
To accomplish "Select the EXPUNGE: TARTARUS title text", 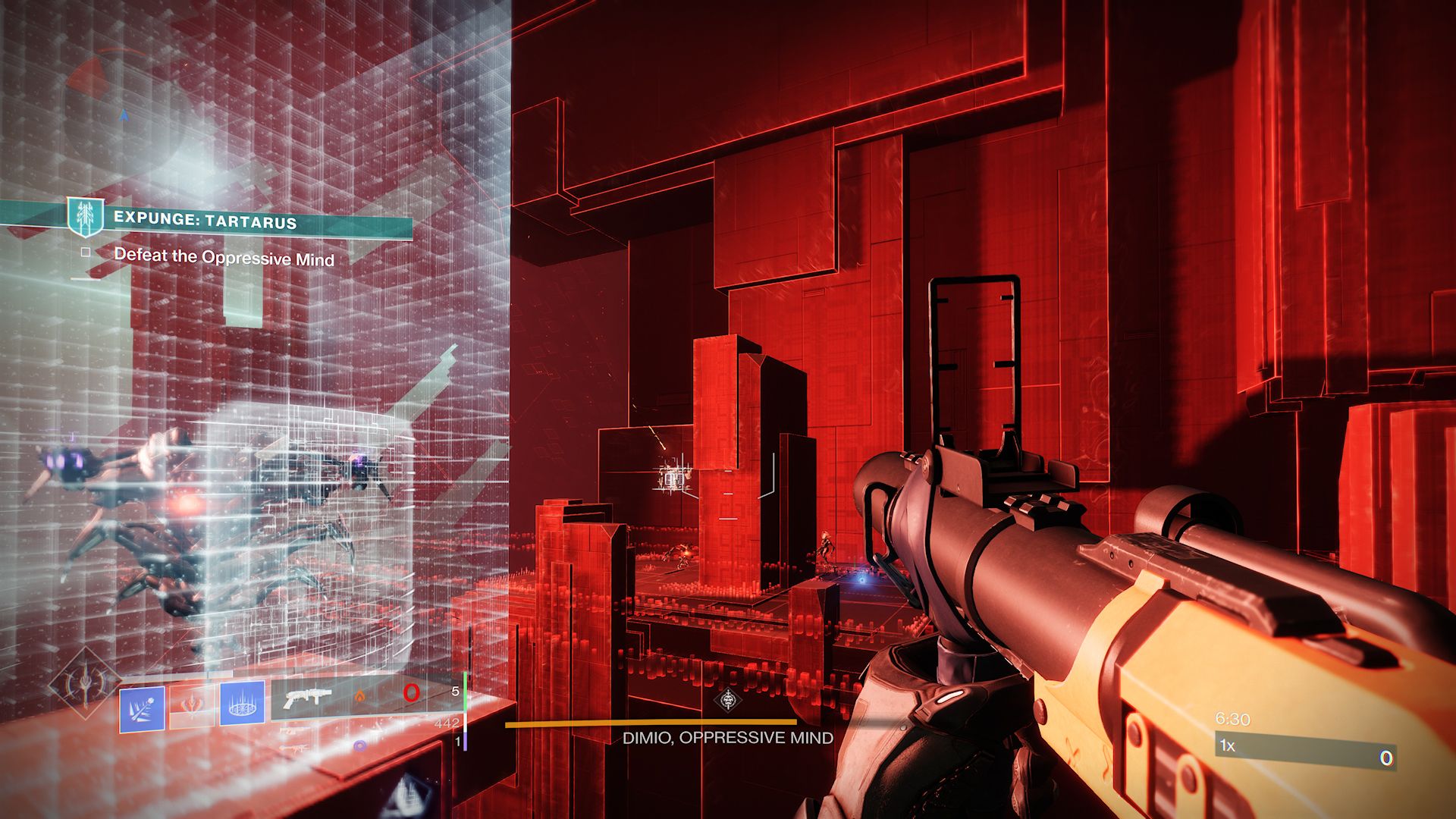I will [x=206, y=221].
